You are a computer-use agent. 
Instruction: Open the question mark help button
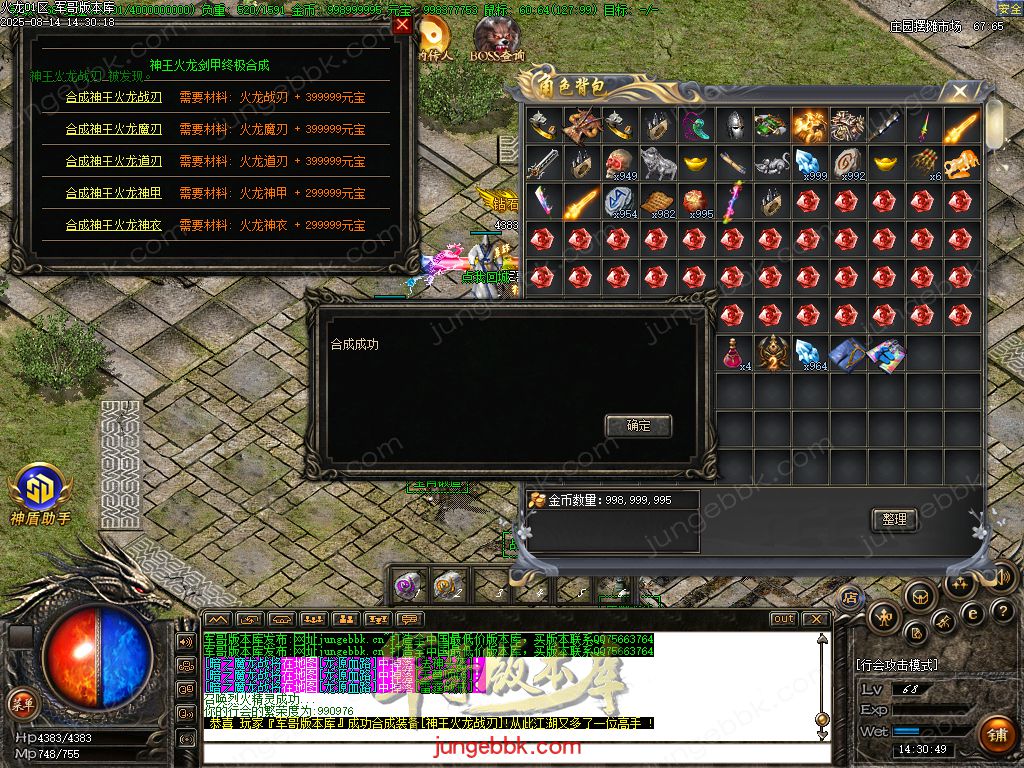pos(1001,612)
